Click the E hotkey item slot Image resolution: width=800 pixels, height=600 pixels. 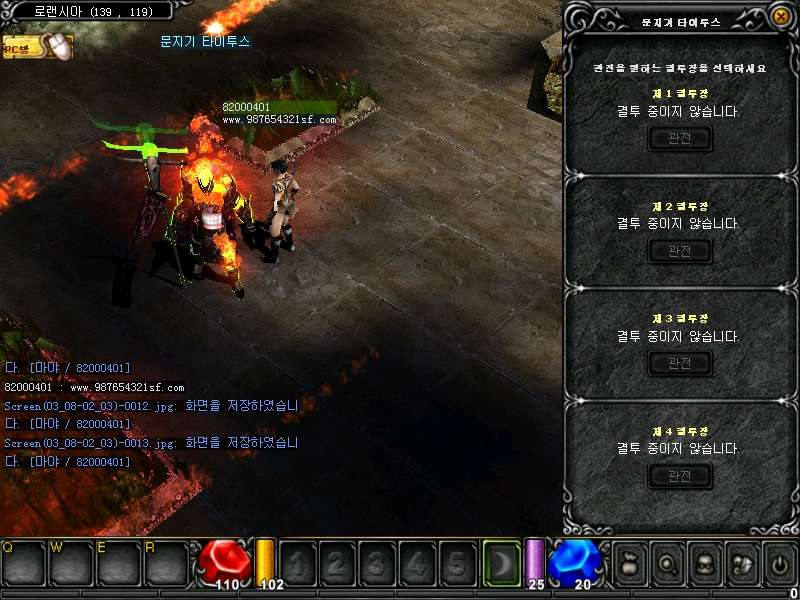coord(118,564)
